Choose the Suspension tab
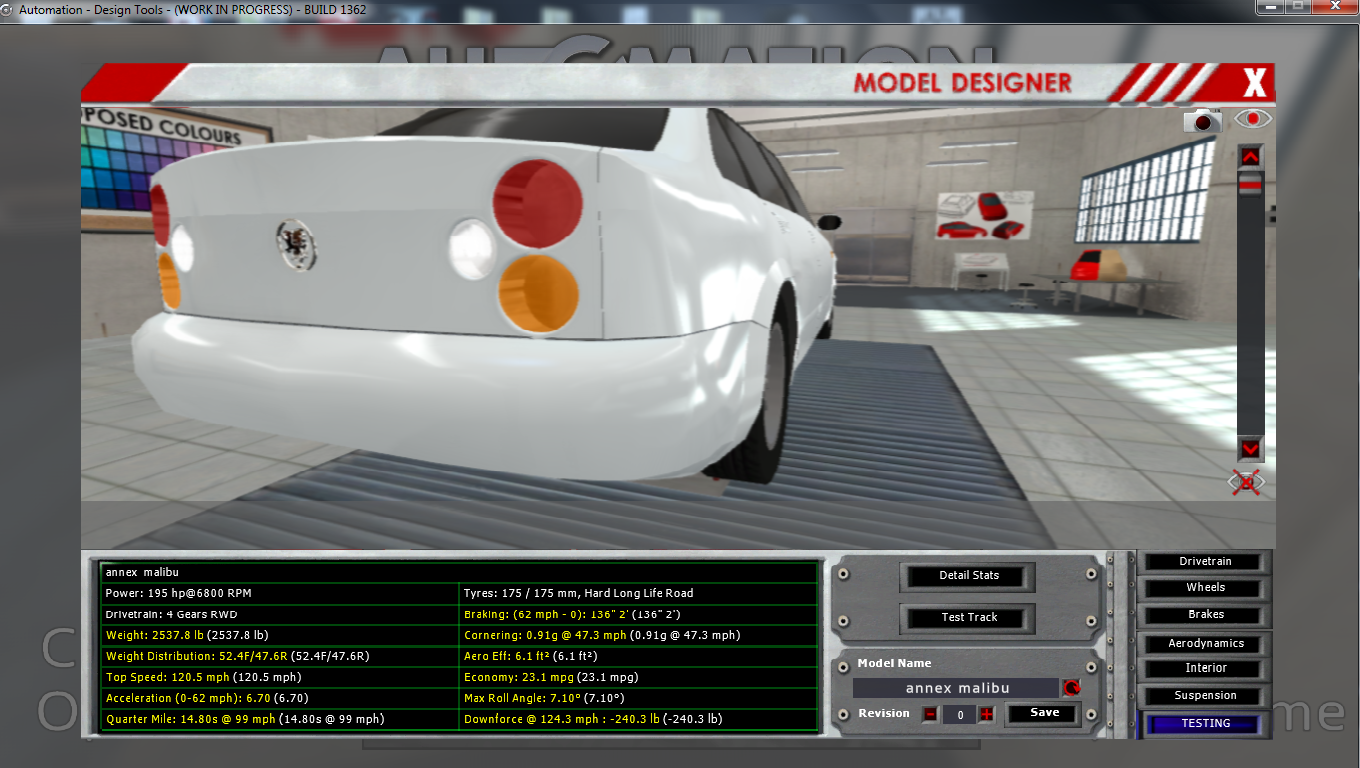This screenshot has width=1360, height=768. (x=1205, y=695)
